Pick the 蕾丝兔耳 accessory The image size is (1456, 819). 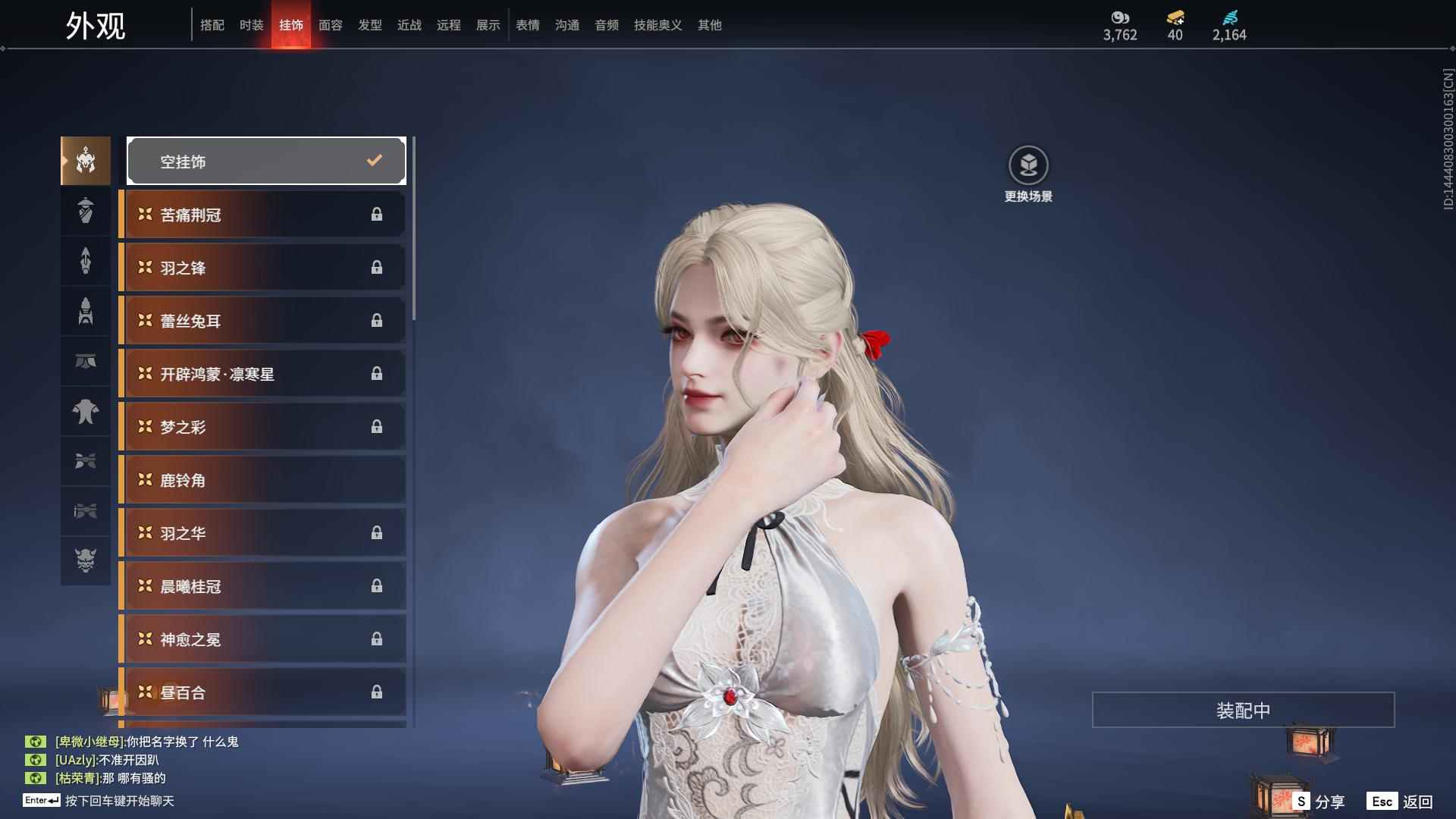click(x=263, y=321)
